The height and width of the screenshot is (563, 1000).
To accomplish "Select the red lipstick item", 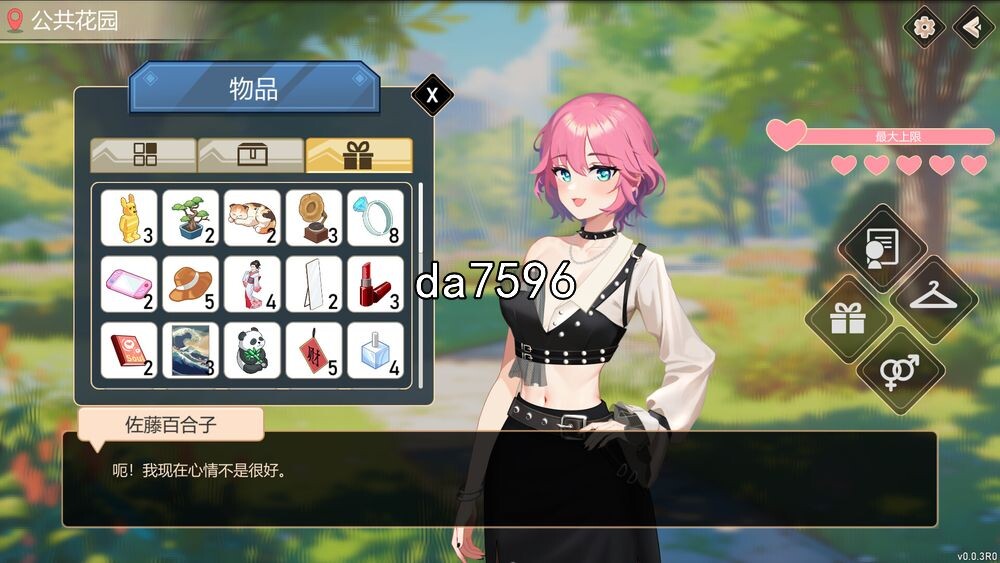I will [375, 284].
